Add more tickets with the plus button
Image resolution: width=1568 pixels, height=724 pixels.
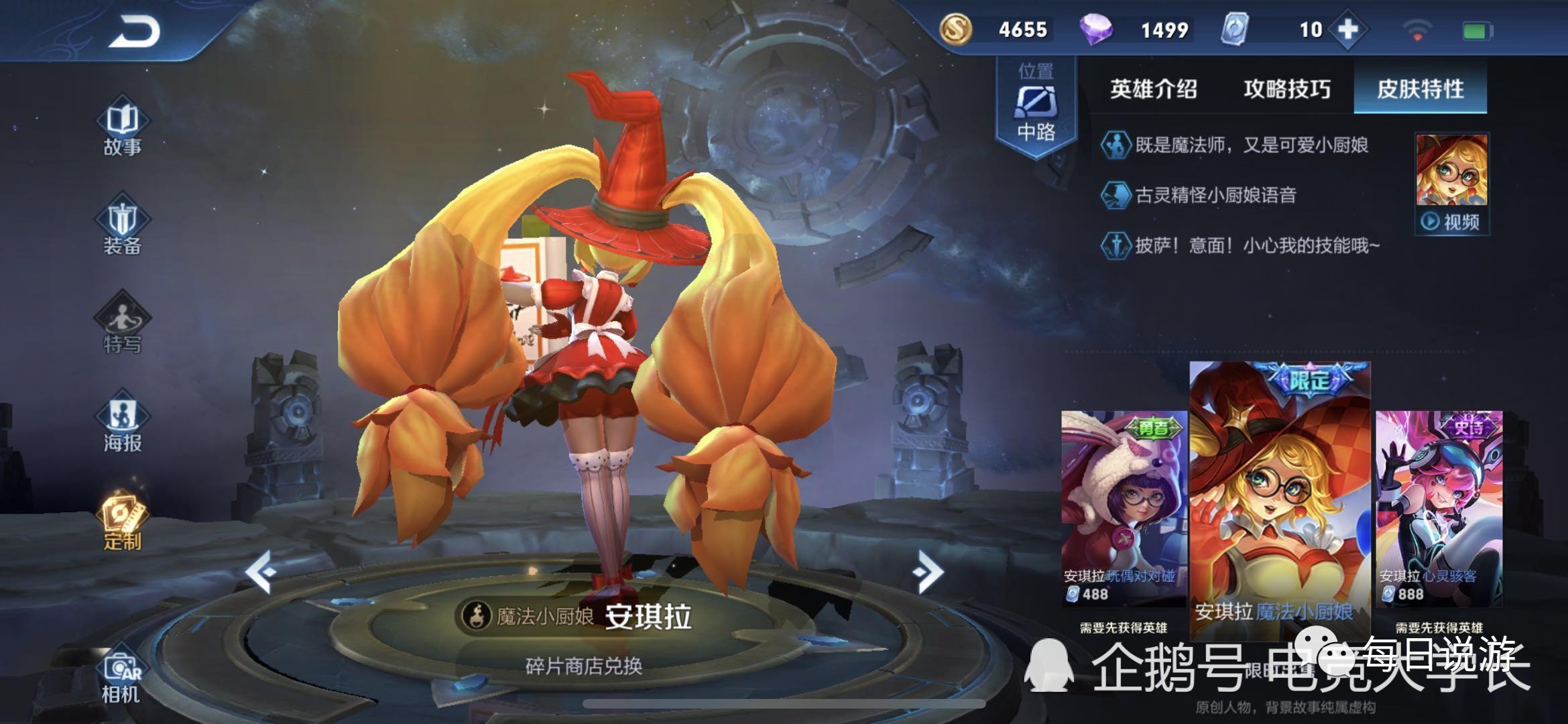click(x=1347, y=29)
